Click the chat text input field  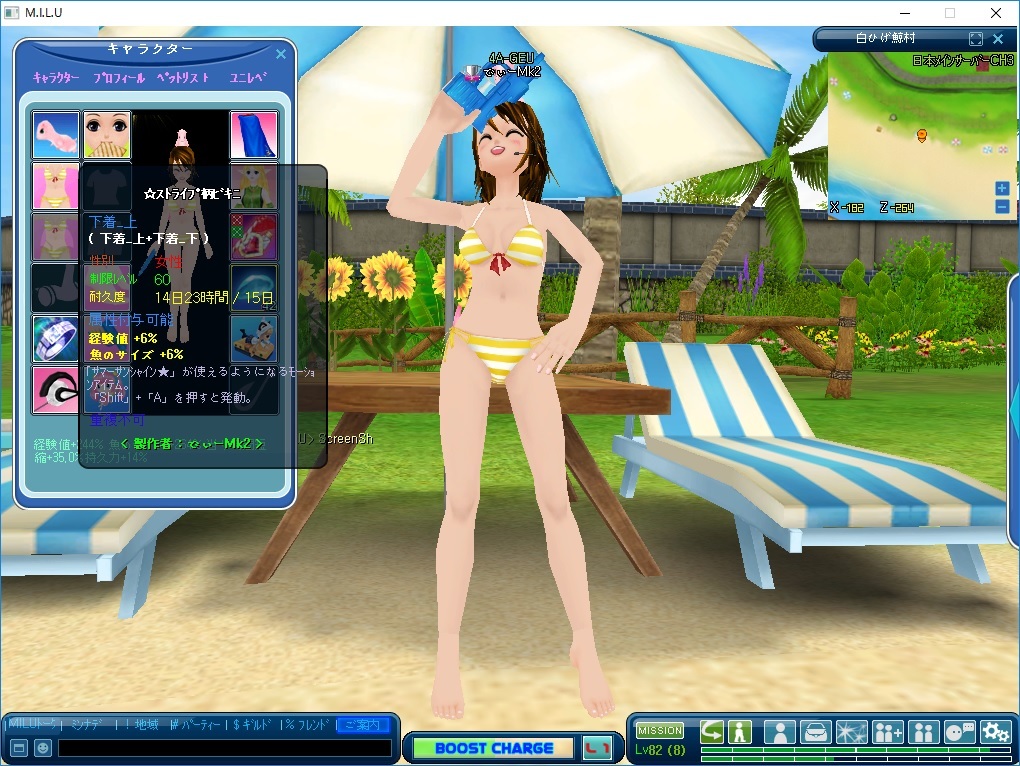coord(224,748)
